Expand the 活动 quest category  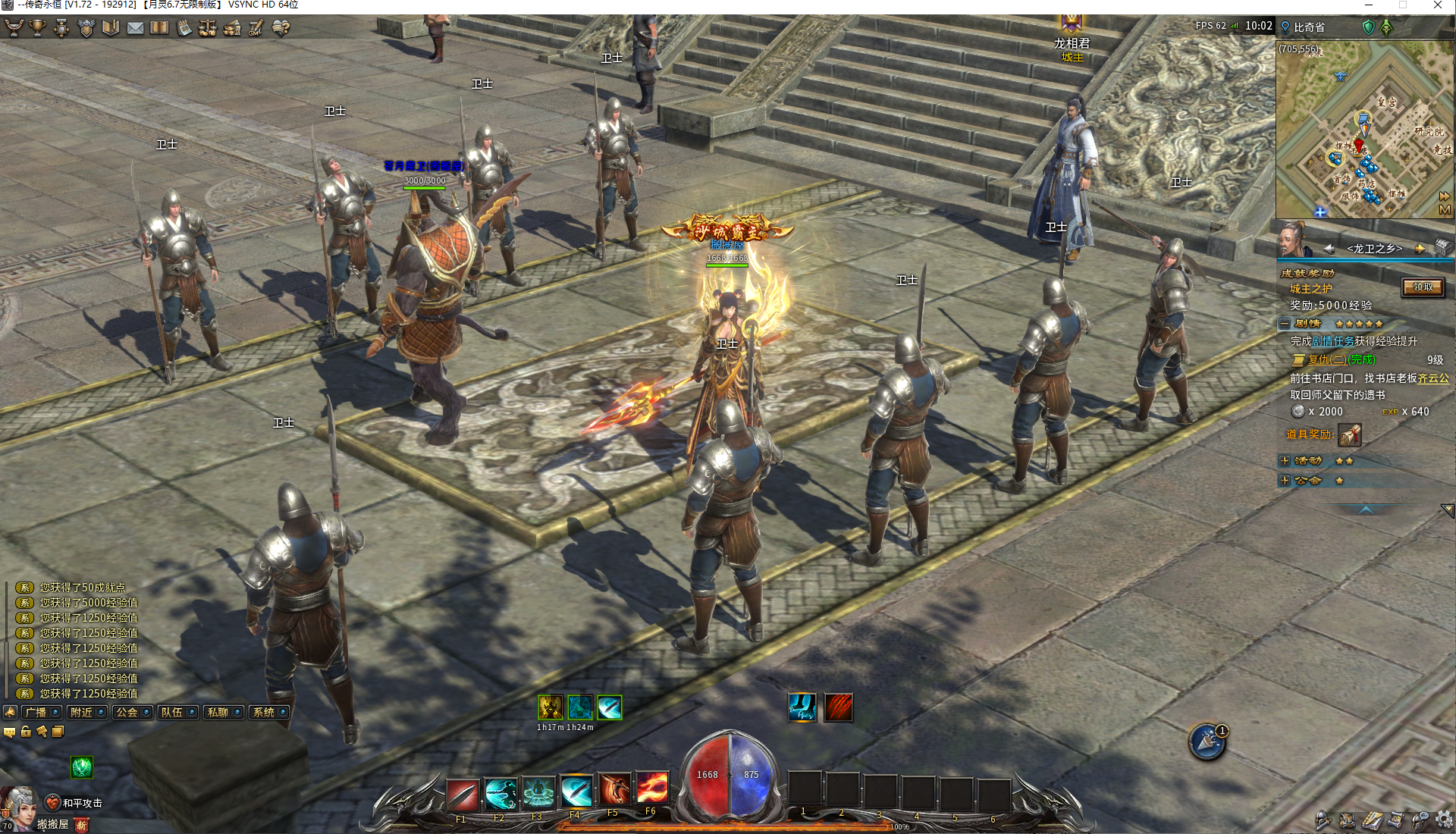[1285, 461]
